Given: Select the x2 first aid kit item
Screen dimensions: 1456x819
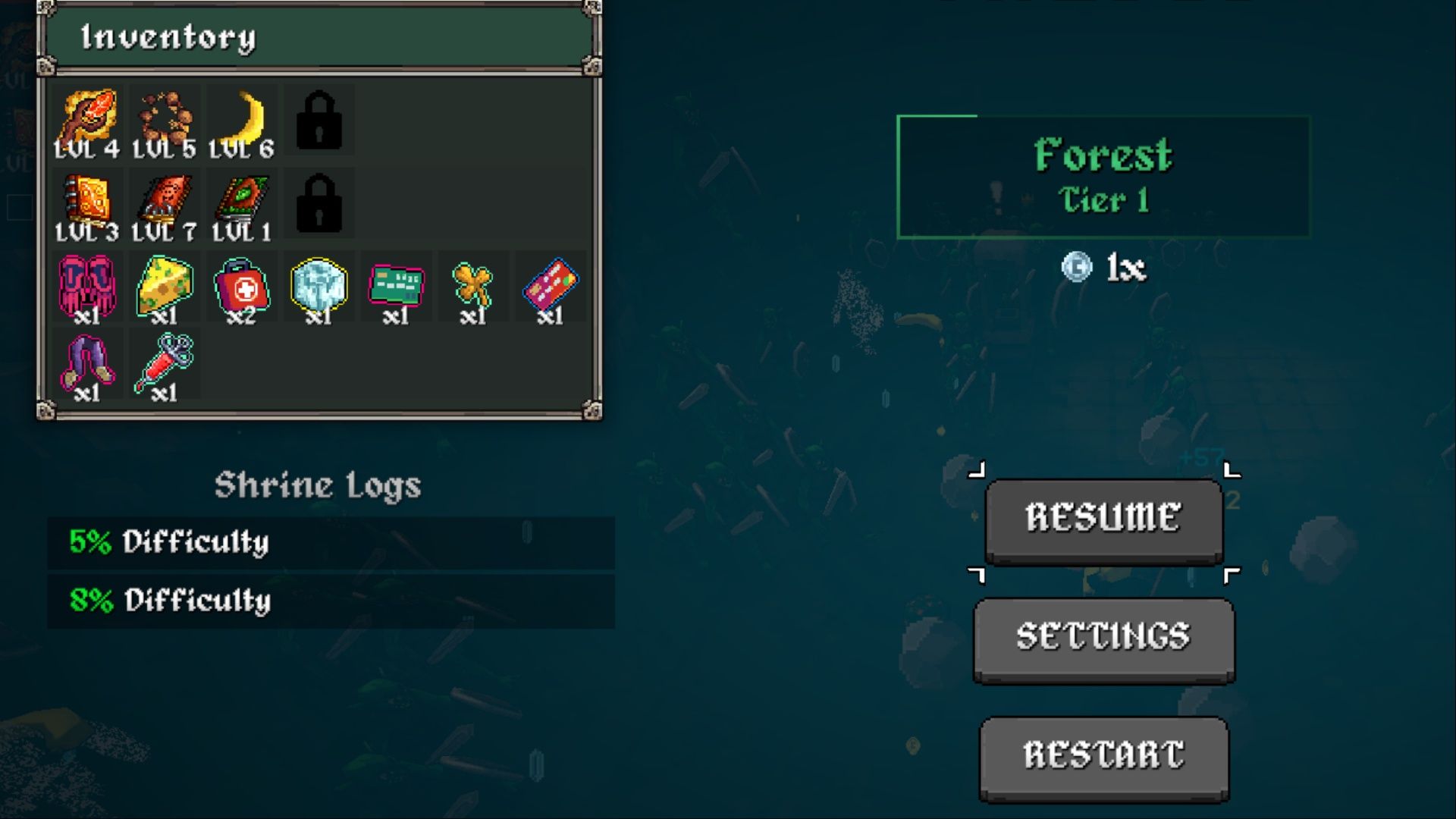Looking at the screenshot, I should tap(241, 284).
